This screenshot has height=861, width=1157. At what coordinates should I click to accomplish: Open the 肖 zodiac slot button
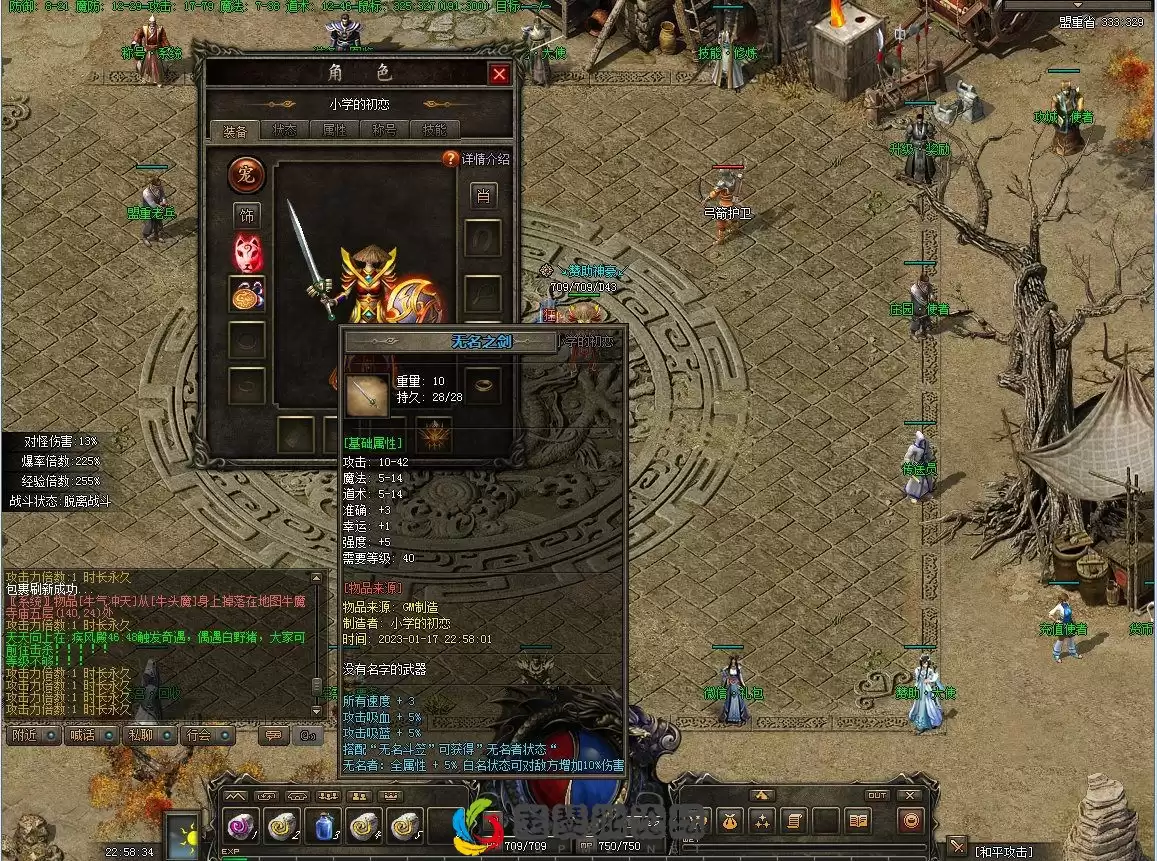pos(484,196)
